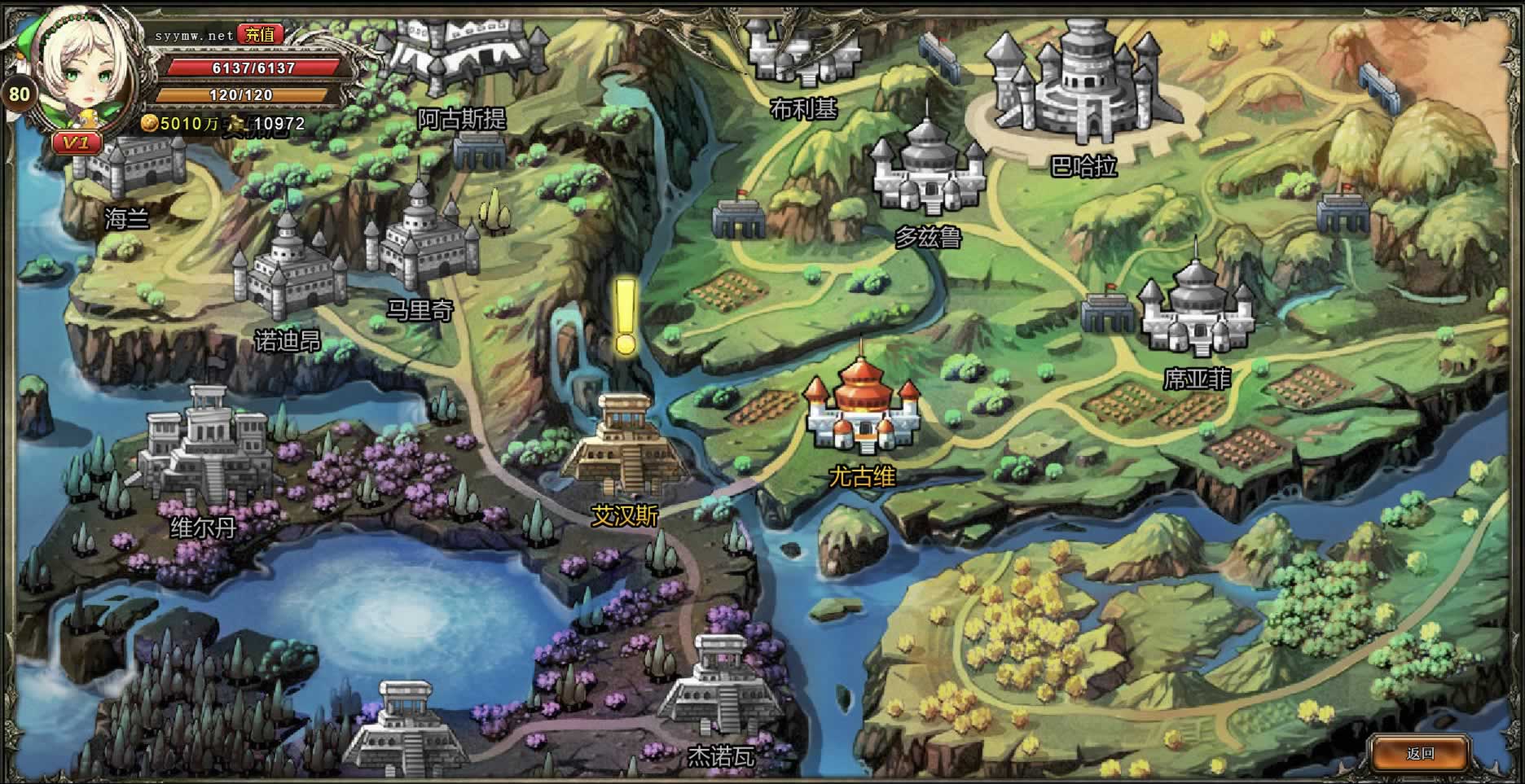Open the V1 VIP badge
The height and width of the screenshot is (784, 1525).
[77, 143]
